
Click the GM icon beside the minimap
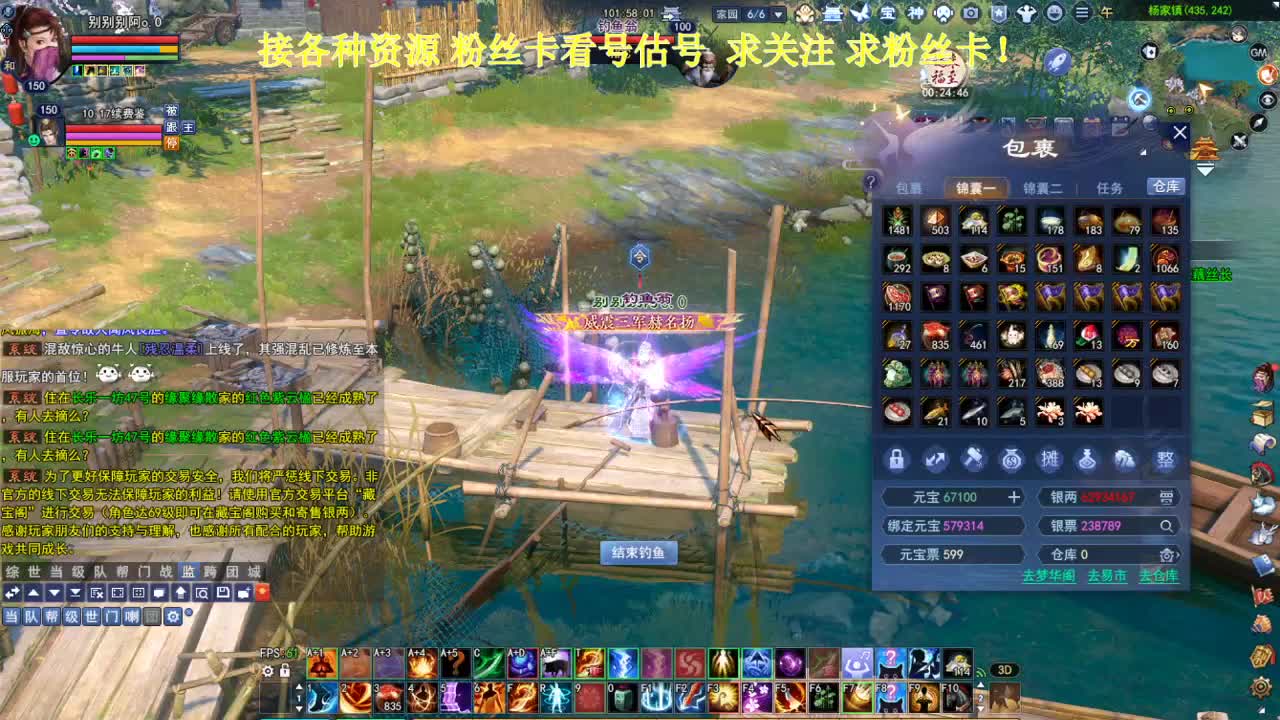tap(1258, 53)
